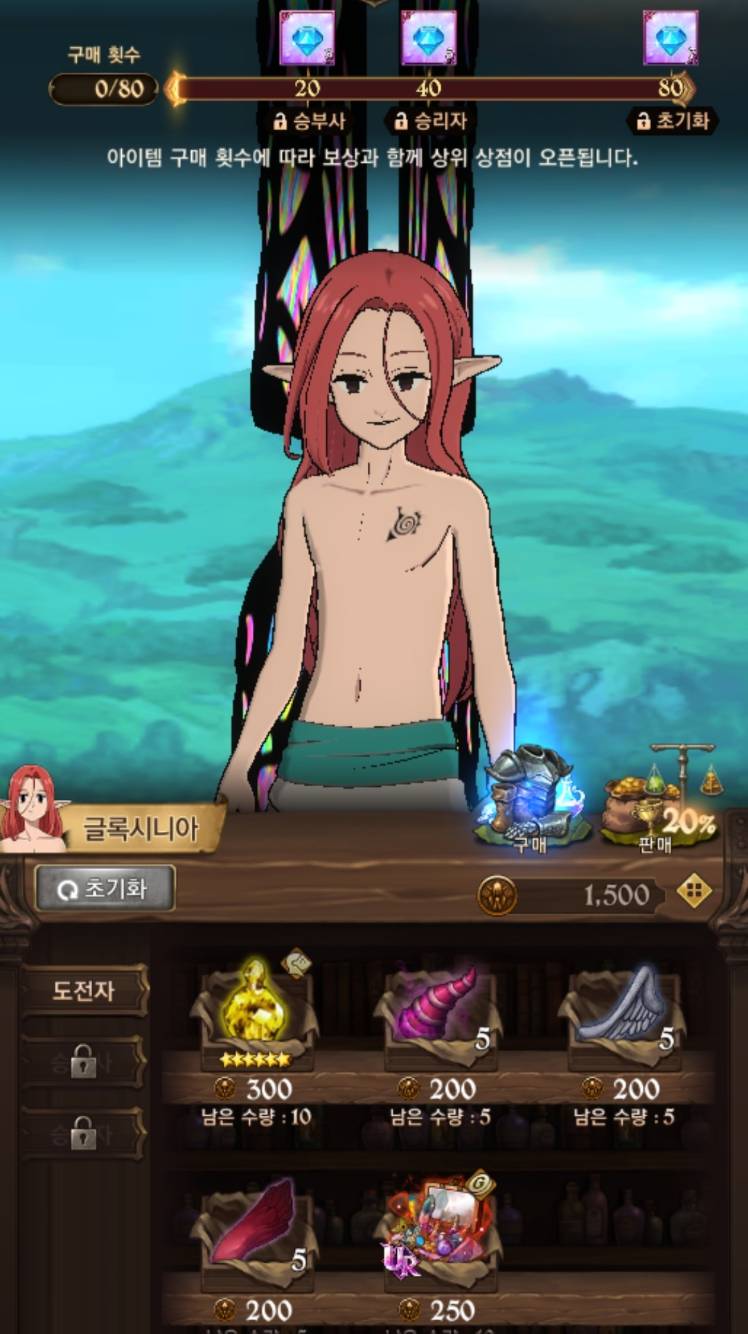Switch to the 도전자 shop tab

(x=85, y=991)
